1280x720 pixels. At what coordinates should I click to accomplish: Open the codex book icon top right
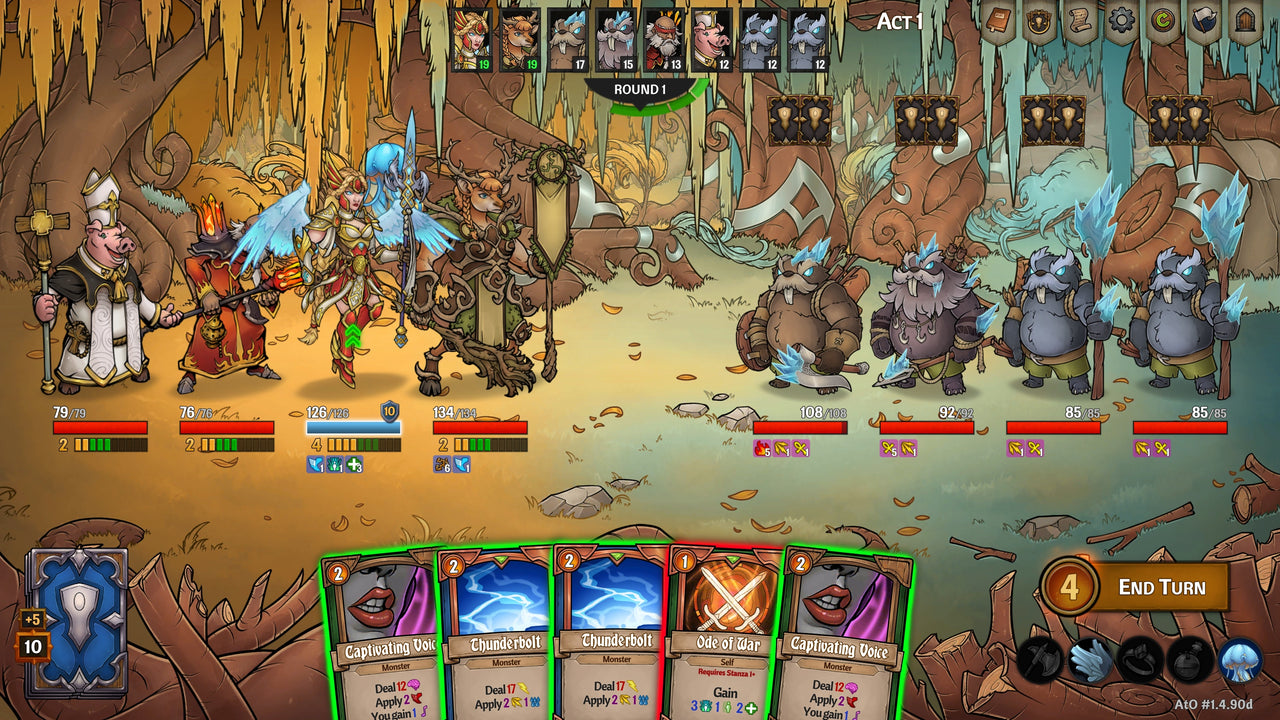click(997, 18)
